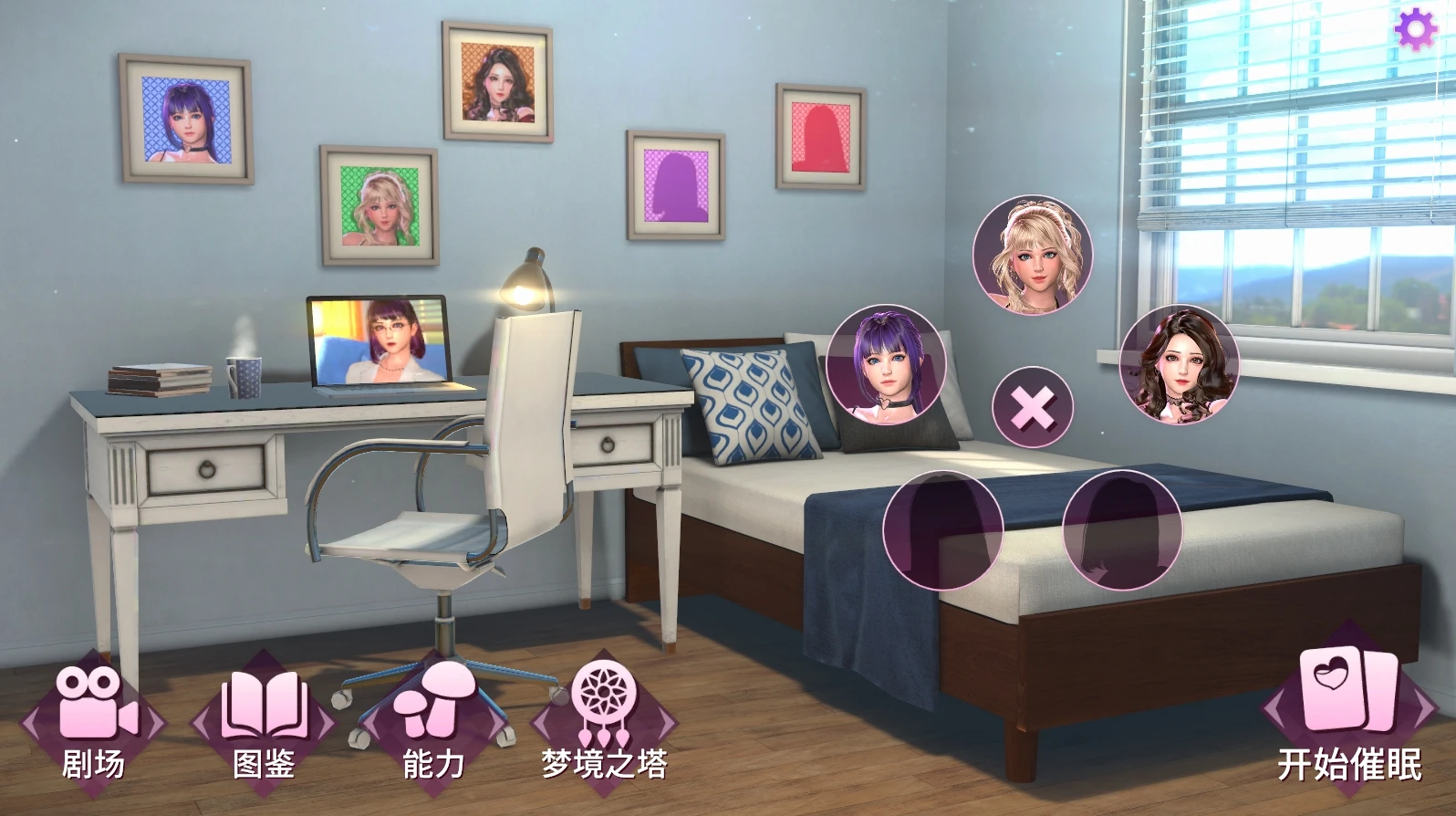The width and height of the screenshot is (1456, 816).
Task: Close the character selection wheel
Action: point(1033,407)
